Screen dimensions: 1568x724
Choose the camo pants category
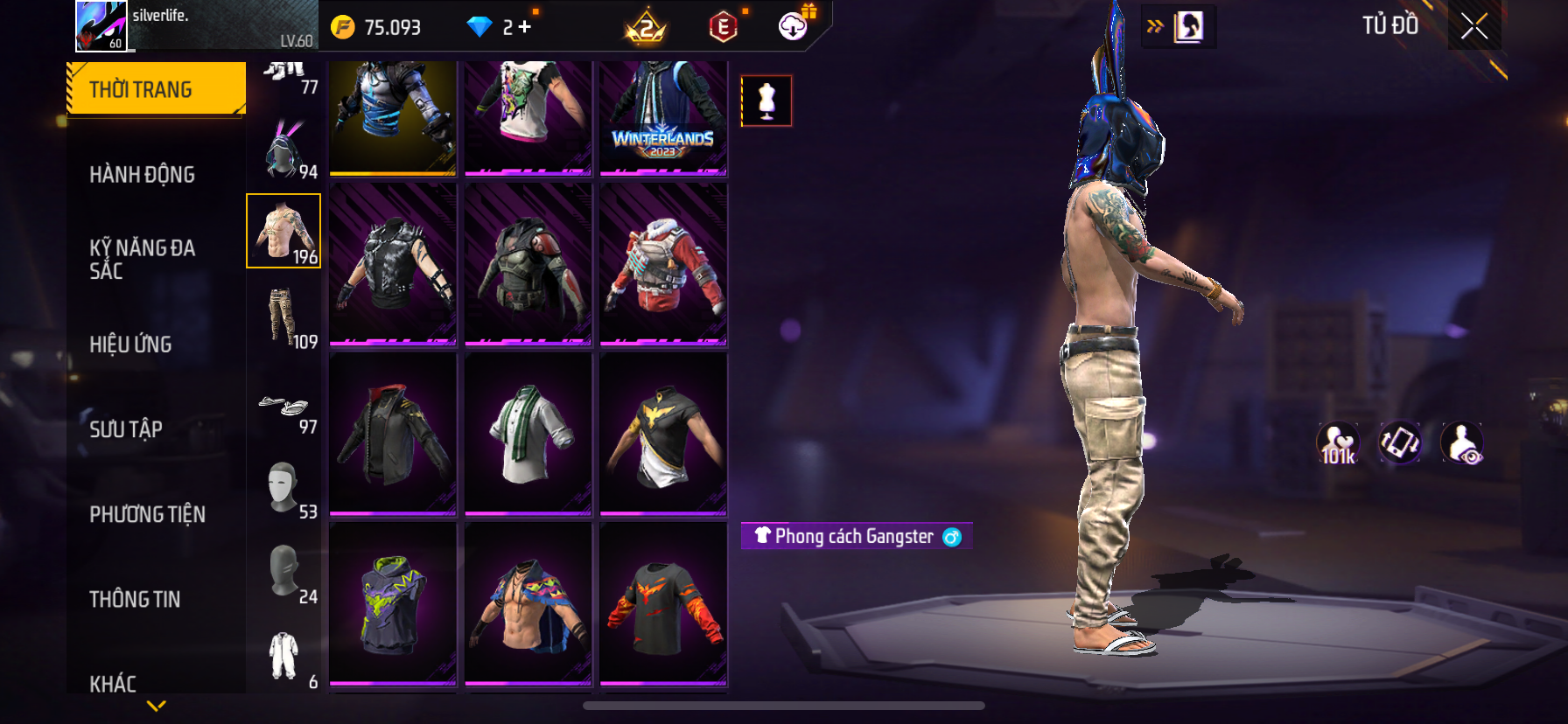tap(283, 317)
